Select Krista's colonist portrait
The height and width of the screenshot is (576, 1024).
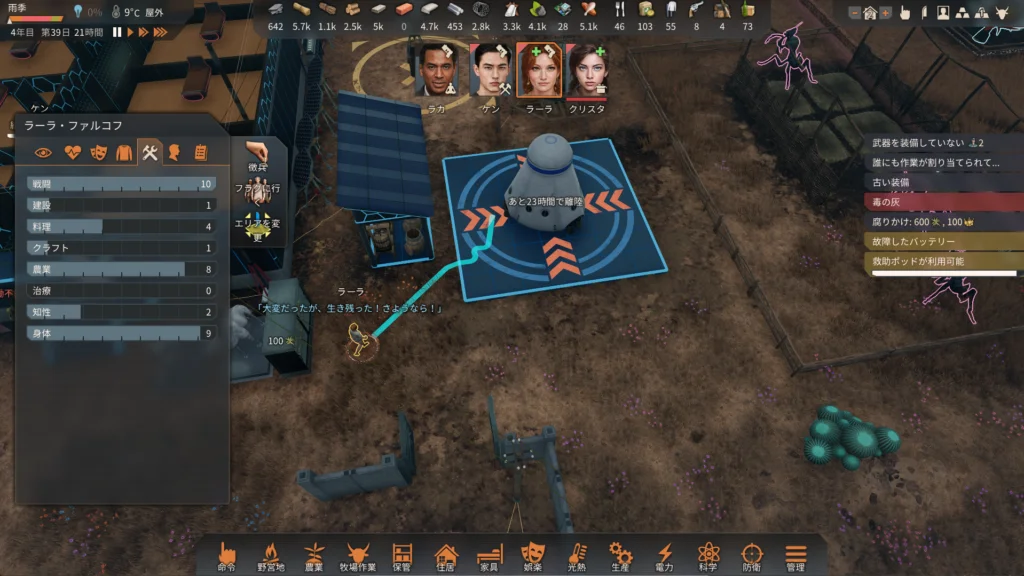tap(587, 71)
